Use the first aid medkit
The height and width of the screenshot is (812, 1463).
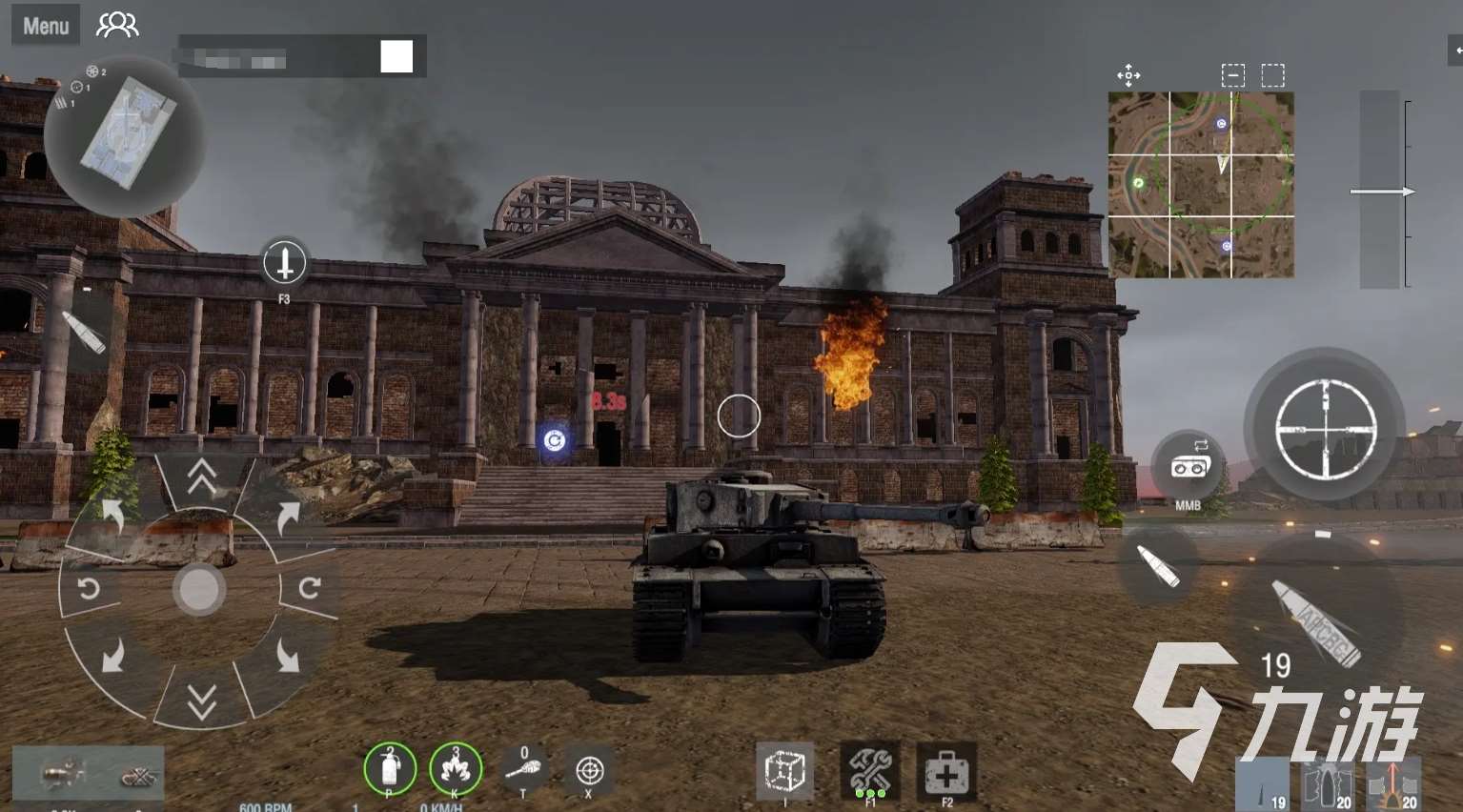(946, 770)
